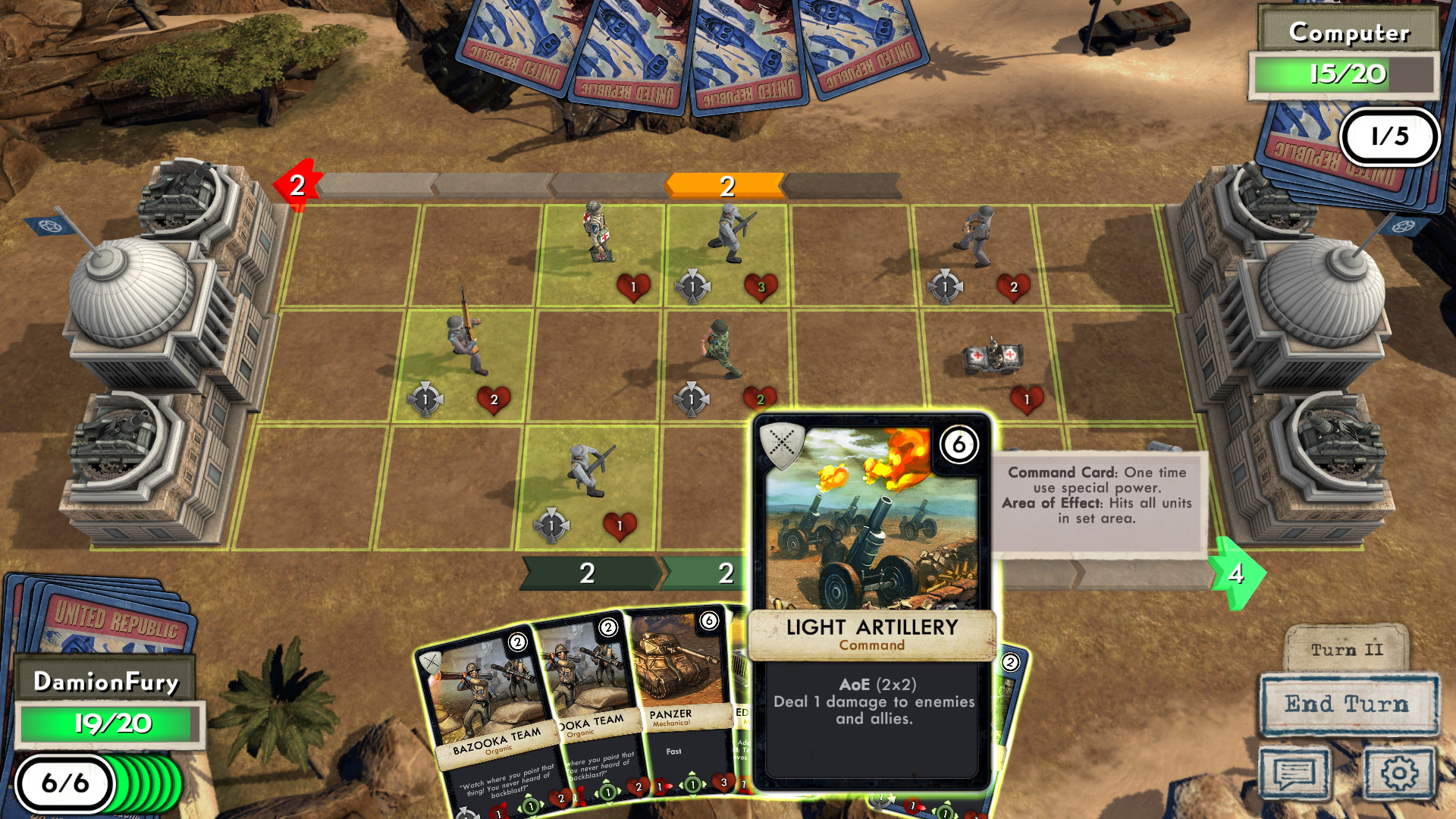This screenshot has width=1456, height=819.
Task: Click the round turn counter showing 1/5
Action: [x=1390, y=136]
